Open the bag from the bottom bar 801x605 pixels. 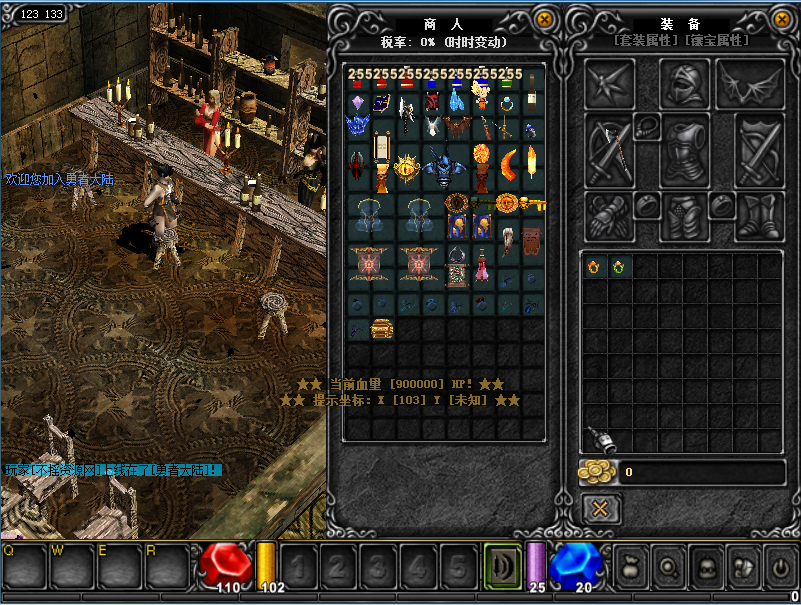tap(631, 567)
